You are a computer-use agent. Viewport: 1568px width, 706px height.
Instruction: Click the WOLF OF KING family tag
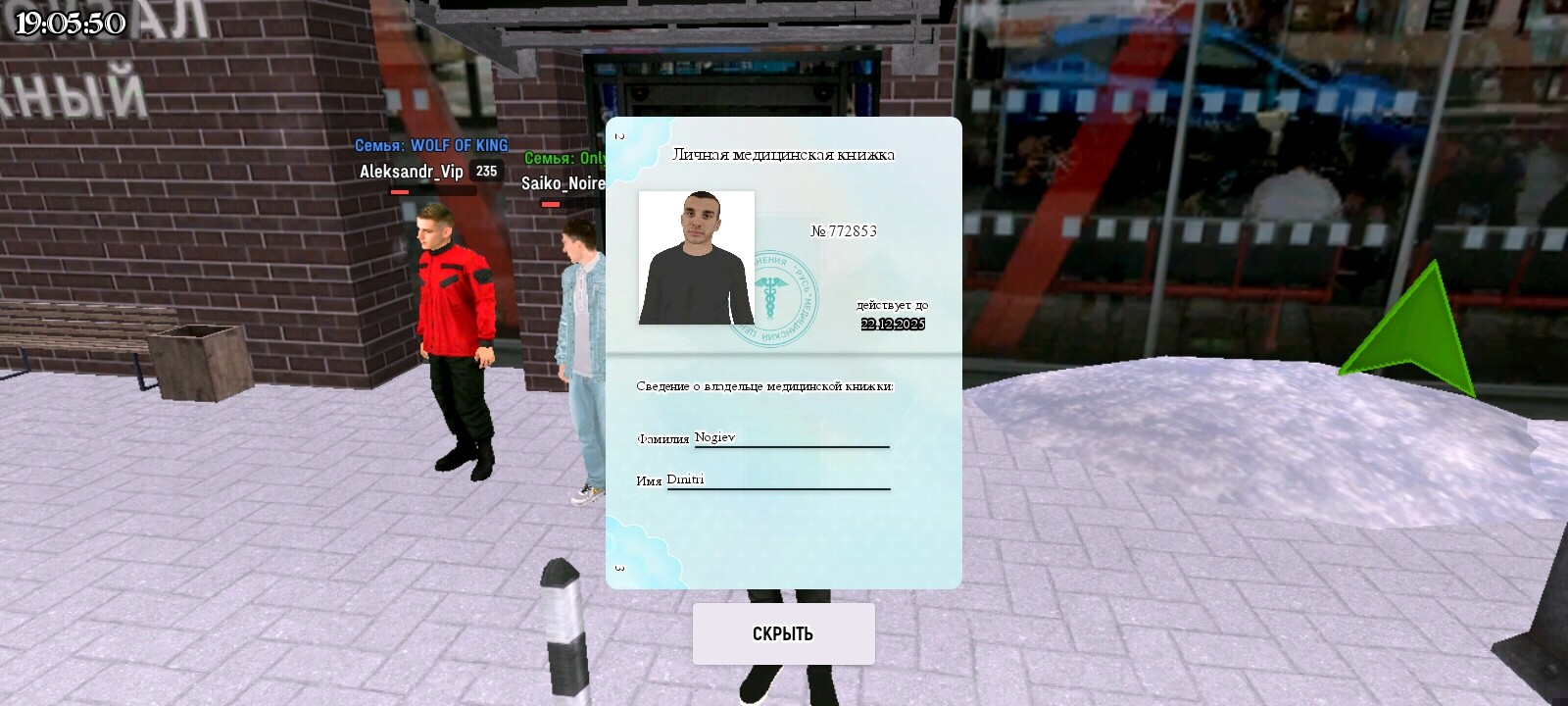point(432,145)
